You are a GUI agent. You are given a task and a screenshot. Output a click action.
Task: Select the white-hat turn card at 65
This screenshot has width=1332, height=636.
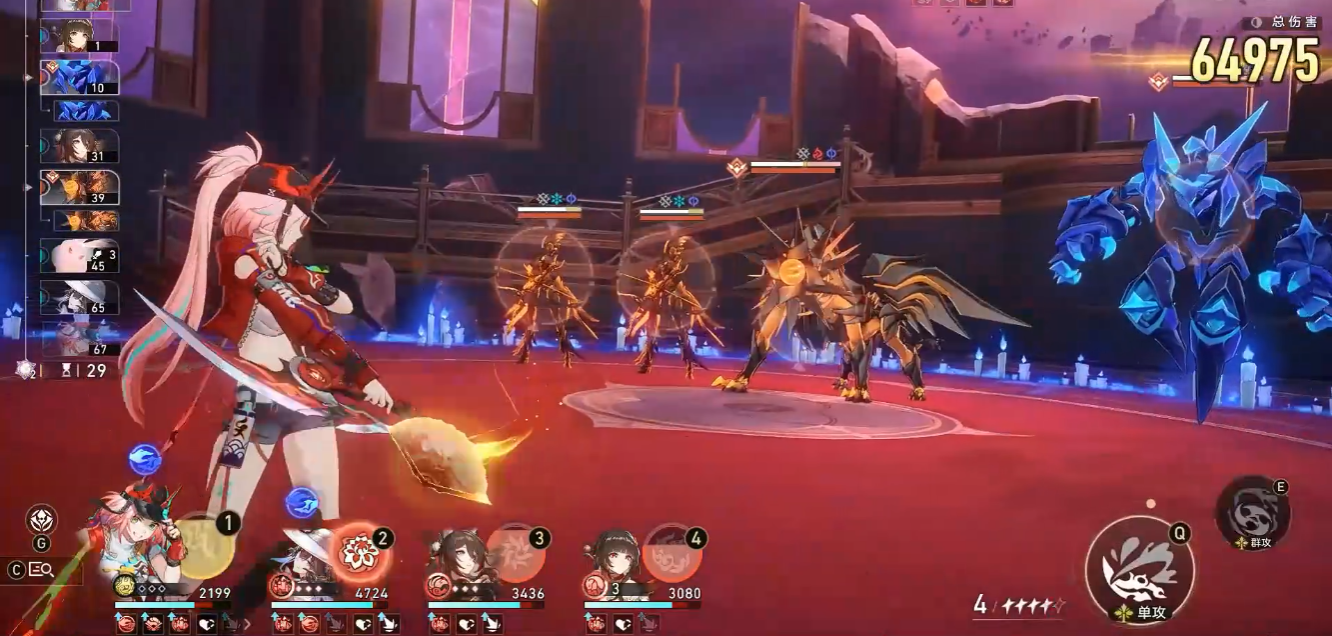click(x=79, y=297)
